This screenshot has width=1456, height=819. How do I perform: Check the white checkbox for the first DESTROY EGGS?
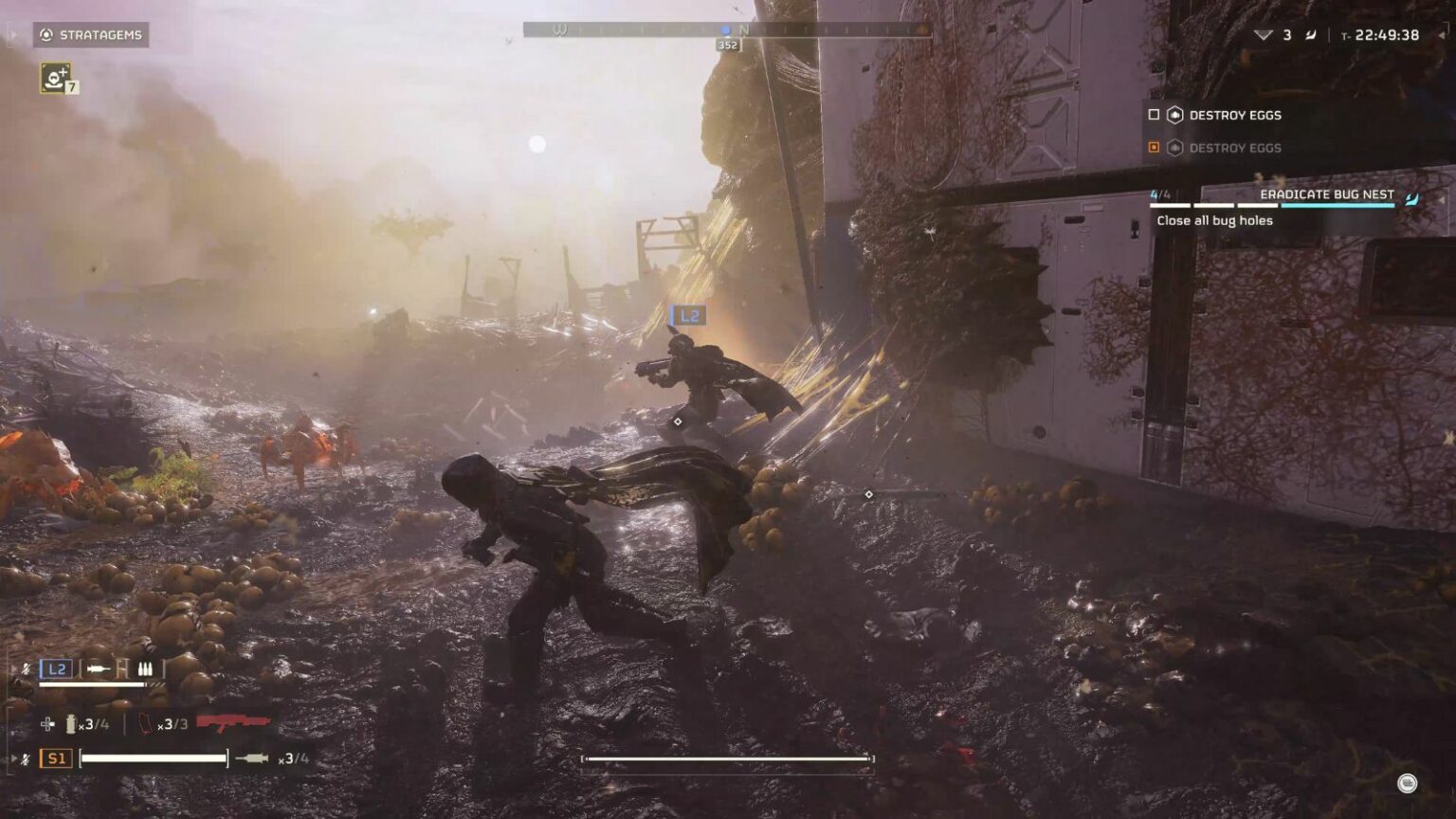1153,115
